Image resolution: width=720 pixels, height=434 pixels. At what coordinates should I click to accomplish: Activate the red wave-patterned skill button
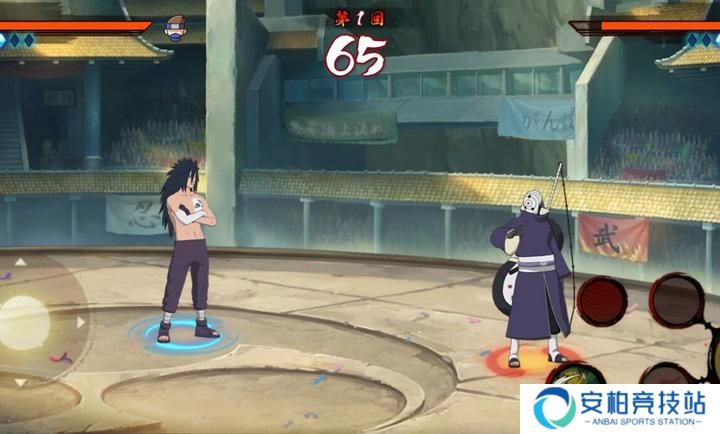click(603, 299)
